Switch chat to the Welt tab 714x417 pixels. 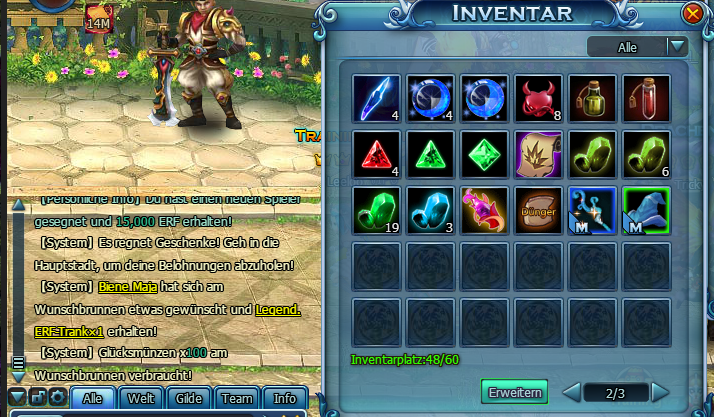[141, 398]
